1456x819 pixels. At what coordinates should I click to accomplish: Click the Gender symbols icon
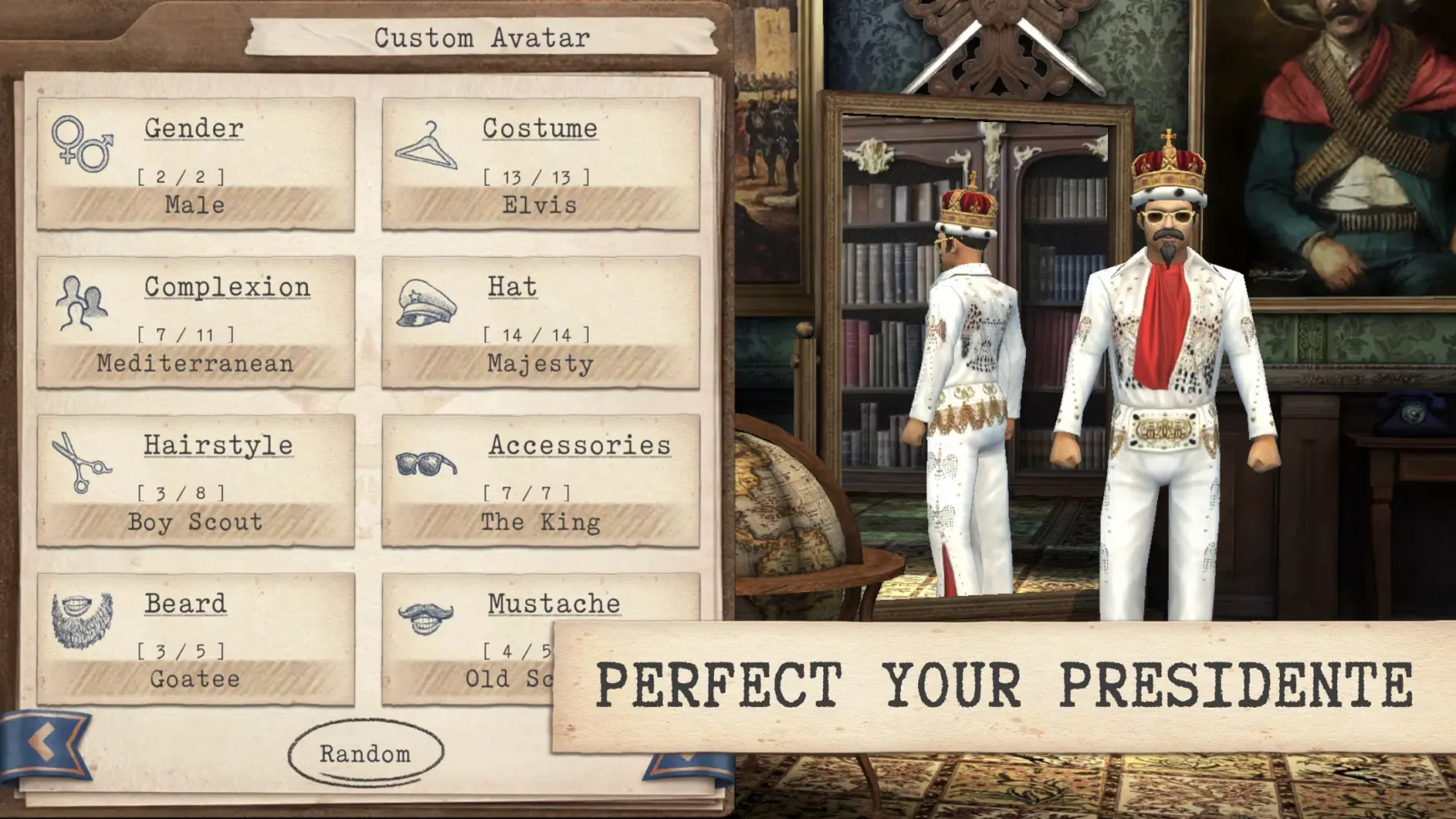tap(84, 146)
